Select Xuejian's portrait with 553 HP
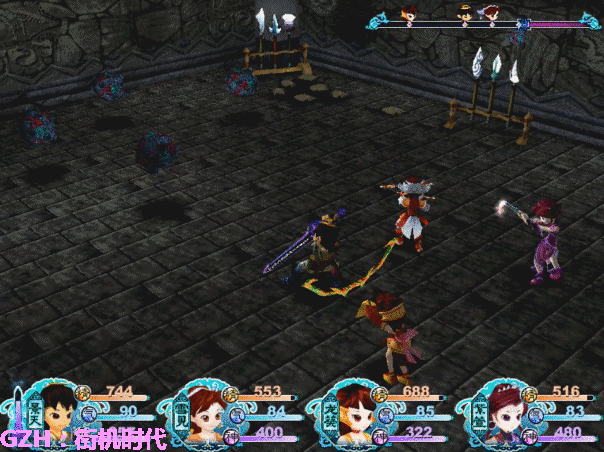Screen dimensions: 604x452 (x=203, y=411)
